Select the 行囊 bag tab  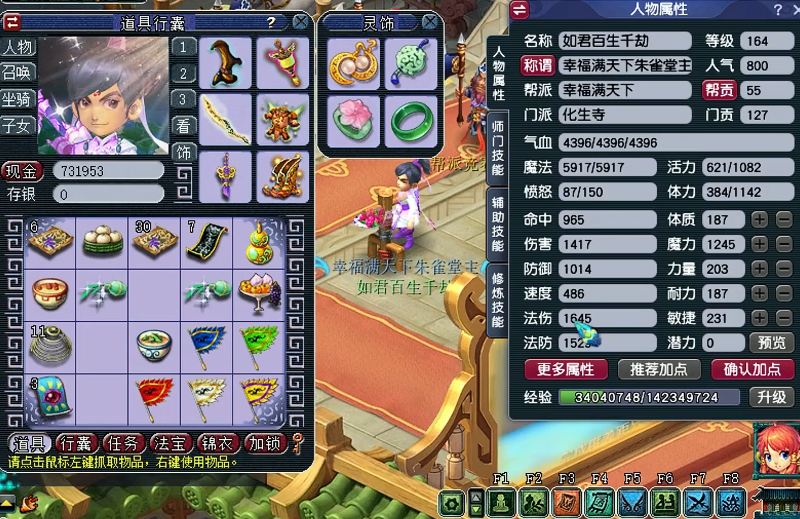(x=78, y=443)
